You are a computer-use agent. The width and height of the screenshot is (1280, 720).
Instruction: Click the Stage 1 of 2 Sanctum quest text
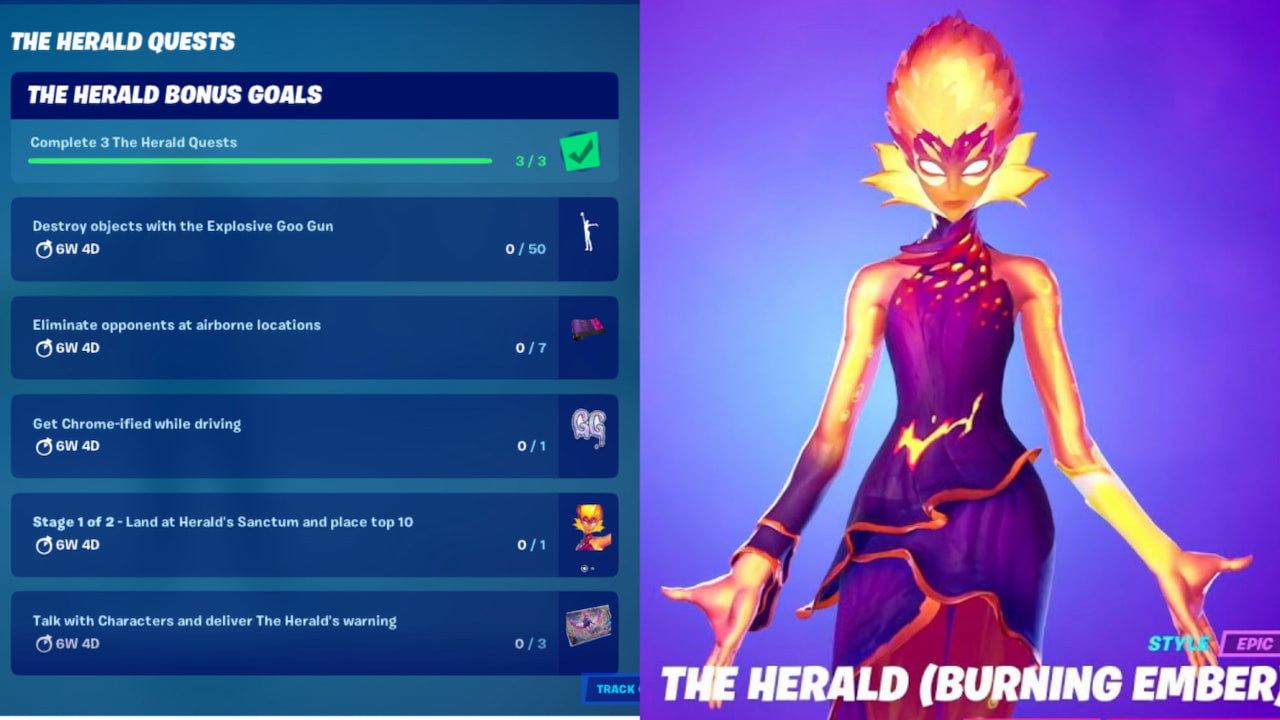(x=221, y=521)
